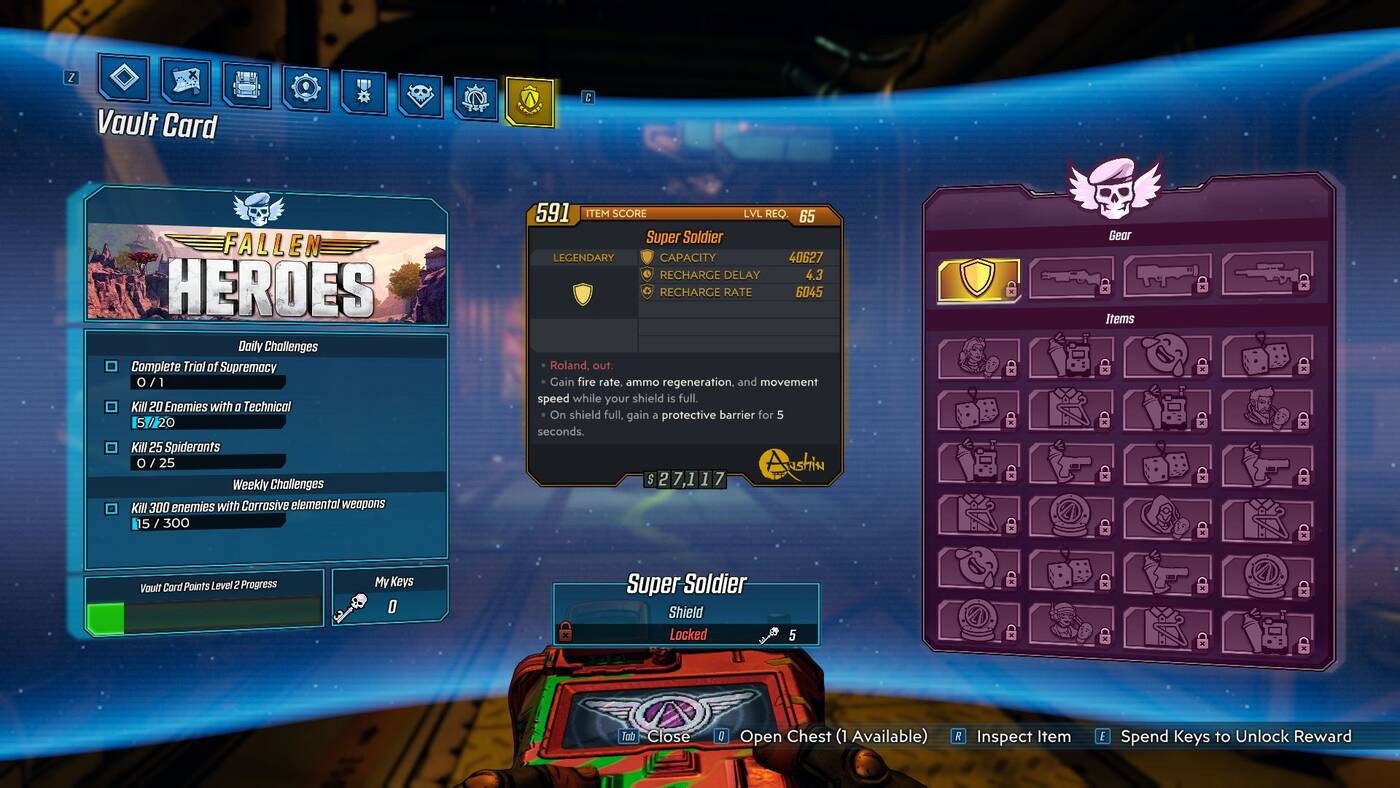Check the Complete Trial of Supremacy daily challenge box
The image size is (1400, 788).
click(x=111, y=366)
